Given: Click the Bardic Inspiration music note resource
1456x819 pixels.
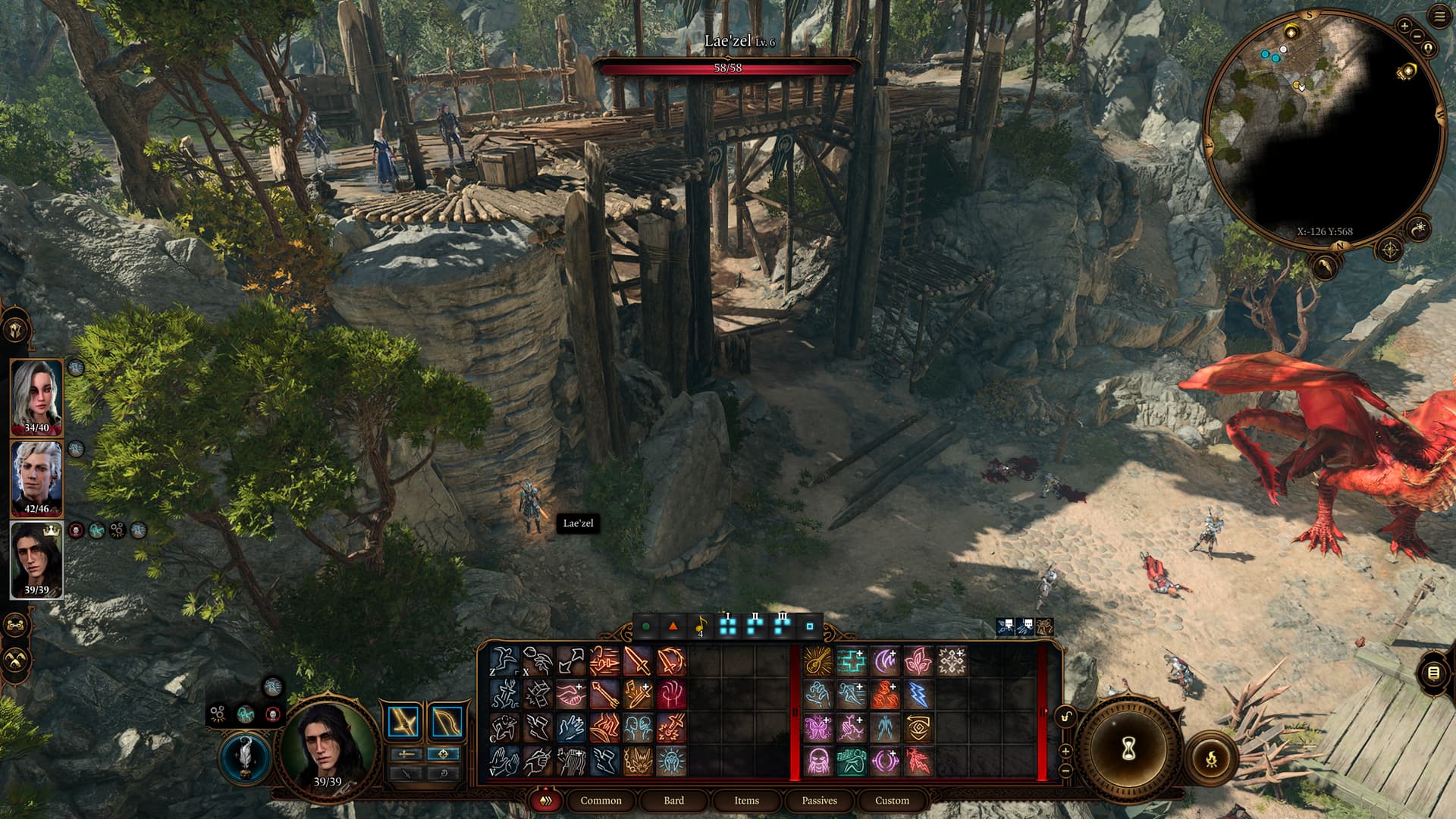Looking at the screenshot, I should click(x=700, y=626).
